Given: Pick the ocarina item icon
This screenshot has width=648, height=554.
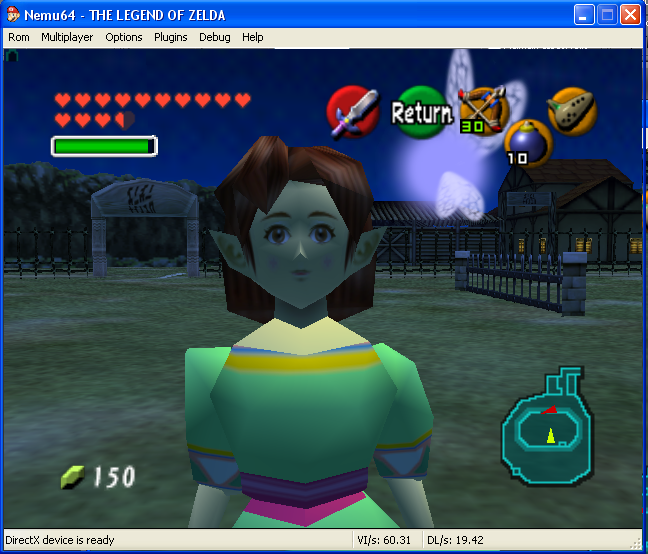Looking at the screenshot, I should pyautogui.click(x=573, y=110).
